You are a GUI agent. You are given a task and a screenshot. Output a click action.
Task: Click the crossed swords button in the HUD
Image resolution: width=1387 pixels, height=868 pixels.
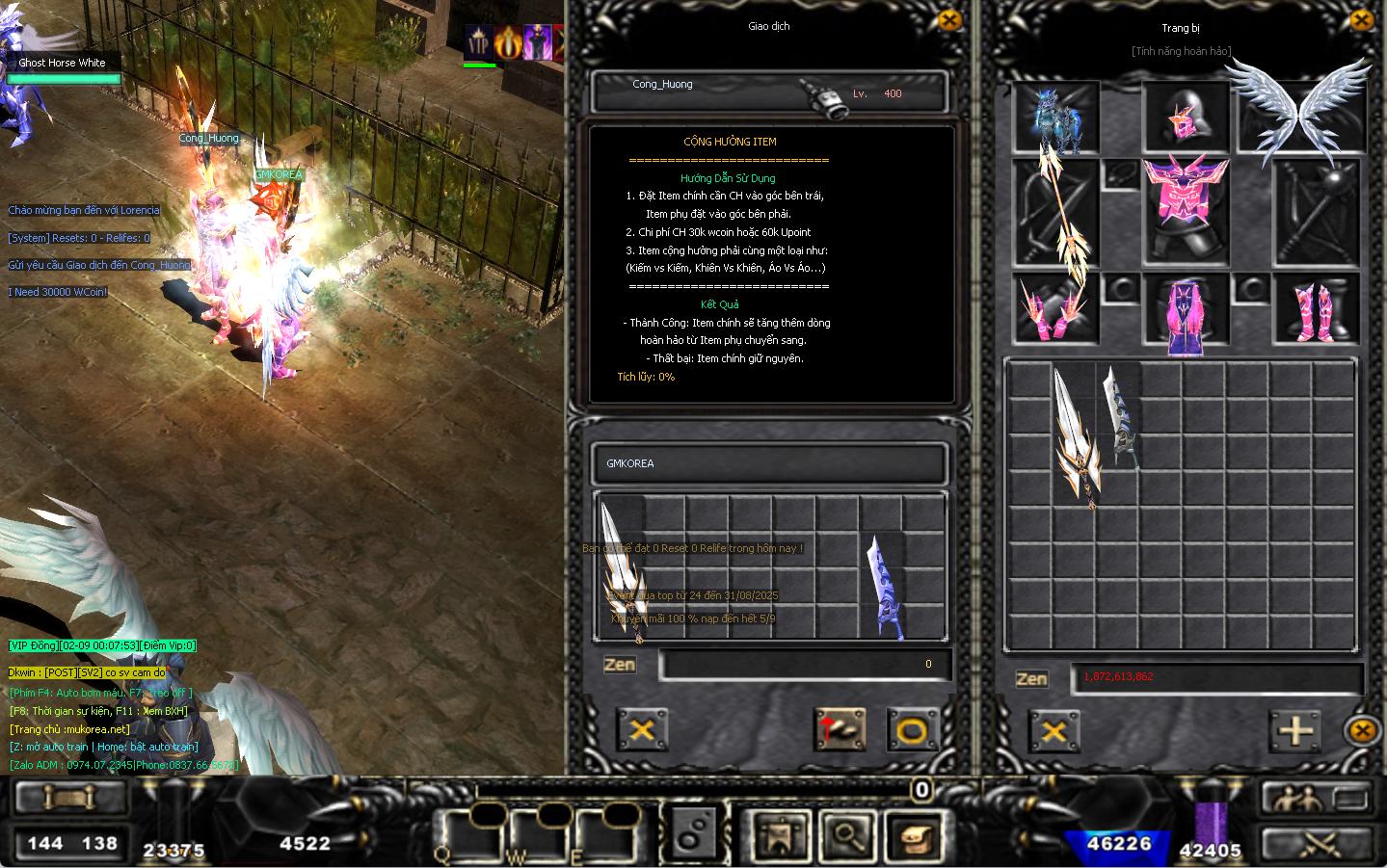pos(1317,845)
